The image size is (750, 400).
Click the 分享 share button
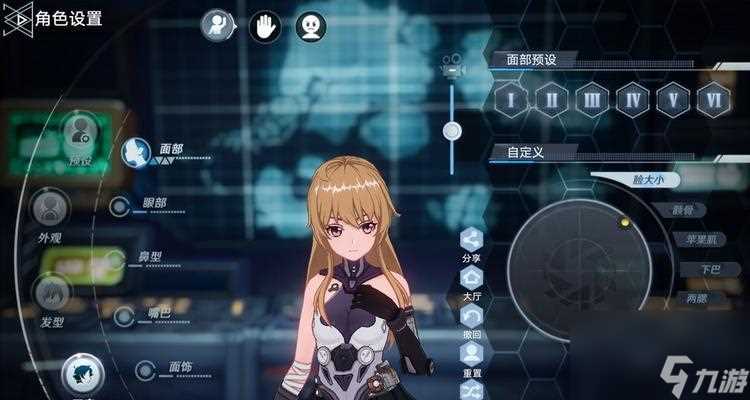(x=471, y=239)
